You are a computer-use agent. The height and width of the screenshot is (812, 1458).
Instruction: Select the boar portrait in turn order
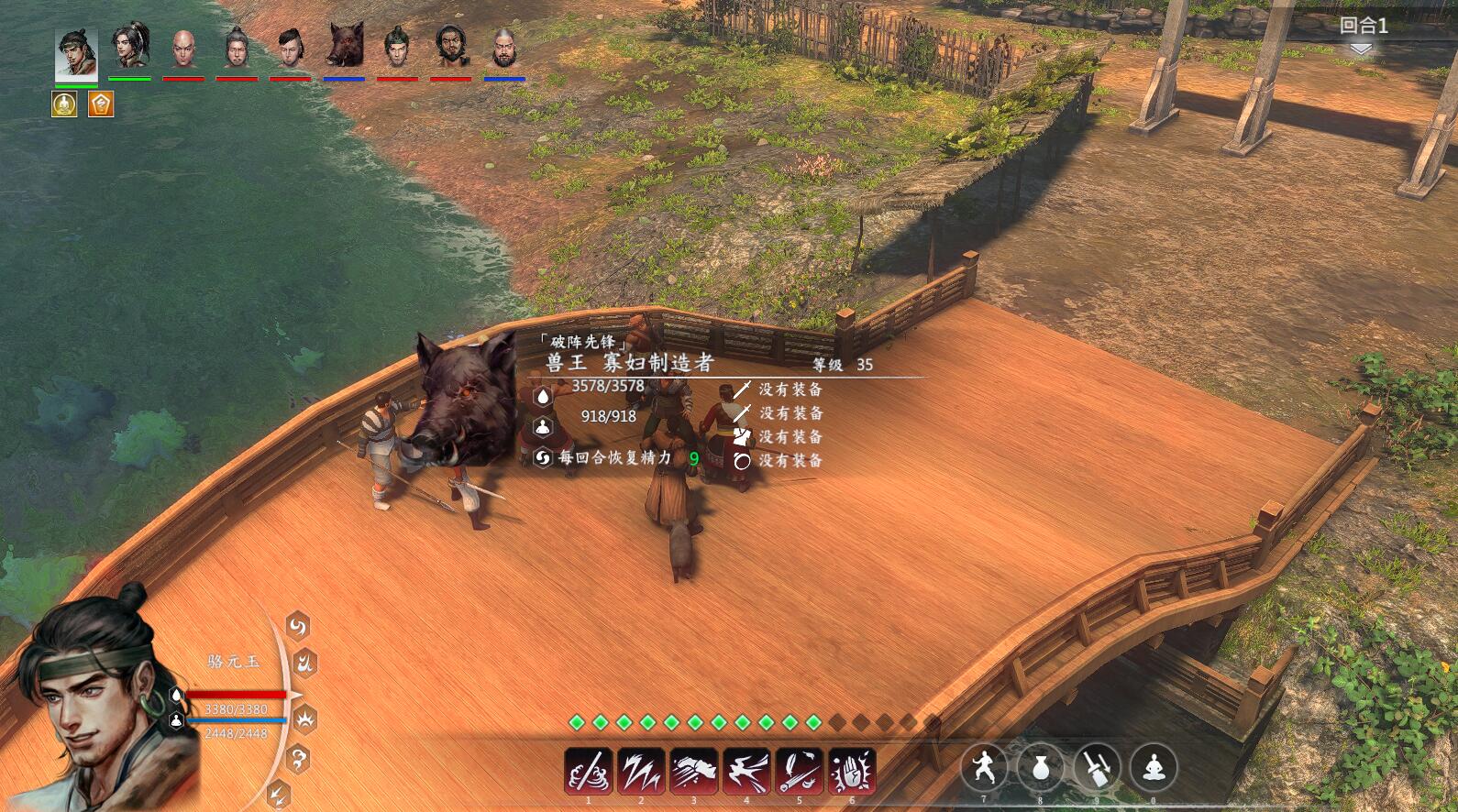344,46
